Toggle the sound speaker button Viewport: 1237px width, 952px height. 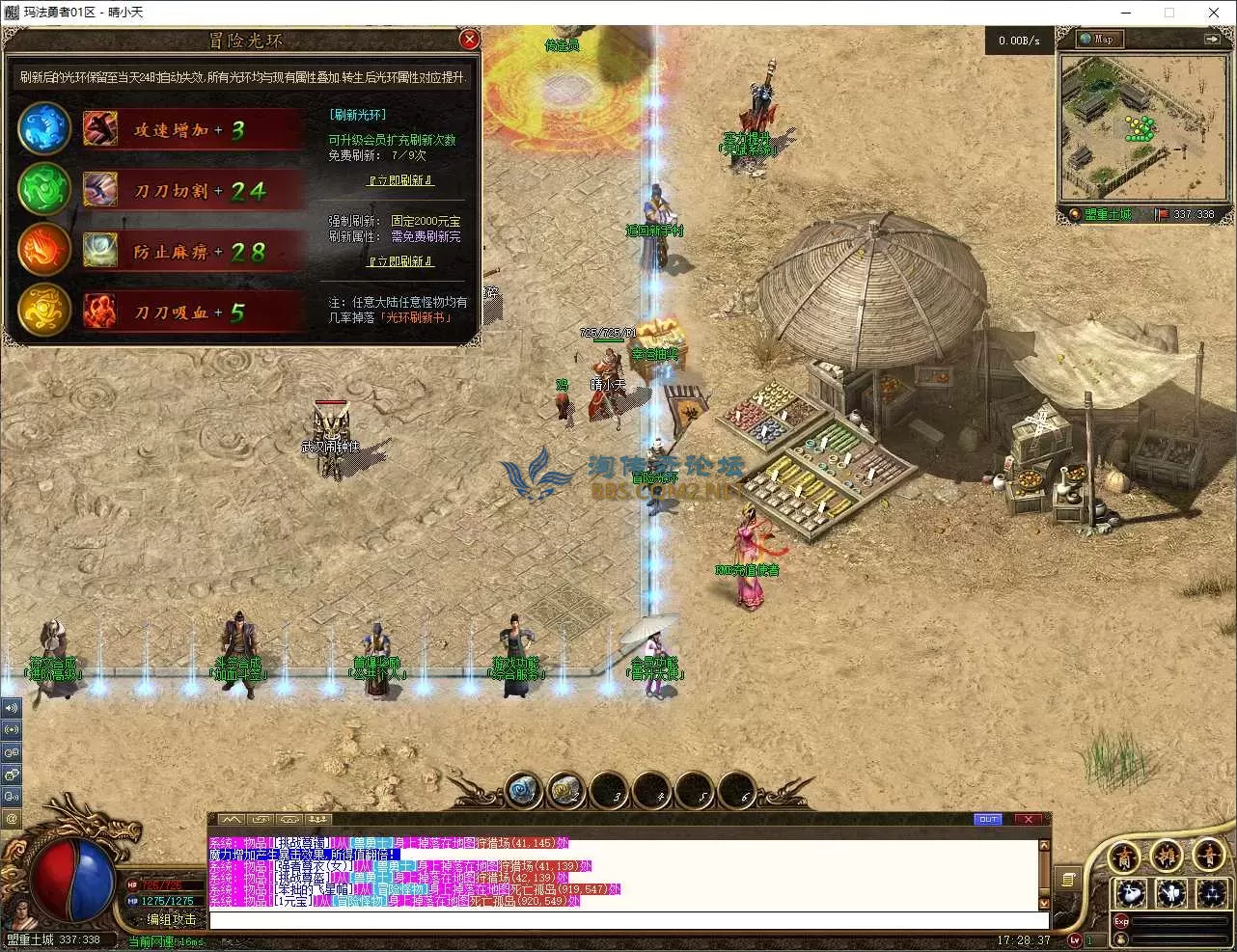click(12, 708)
